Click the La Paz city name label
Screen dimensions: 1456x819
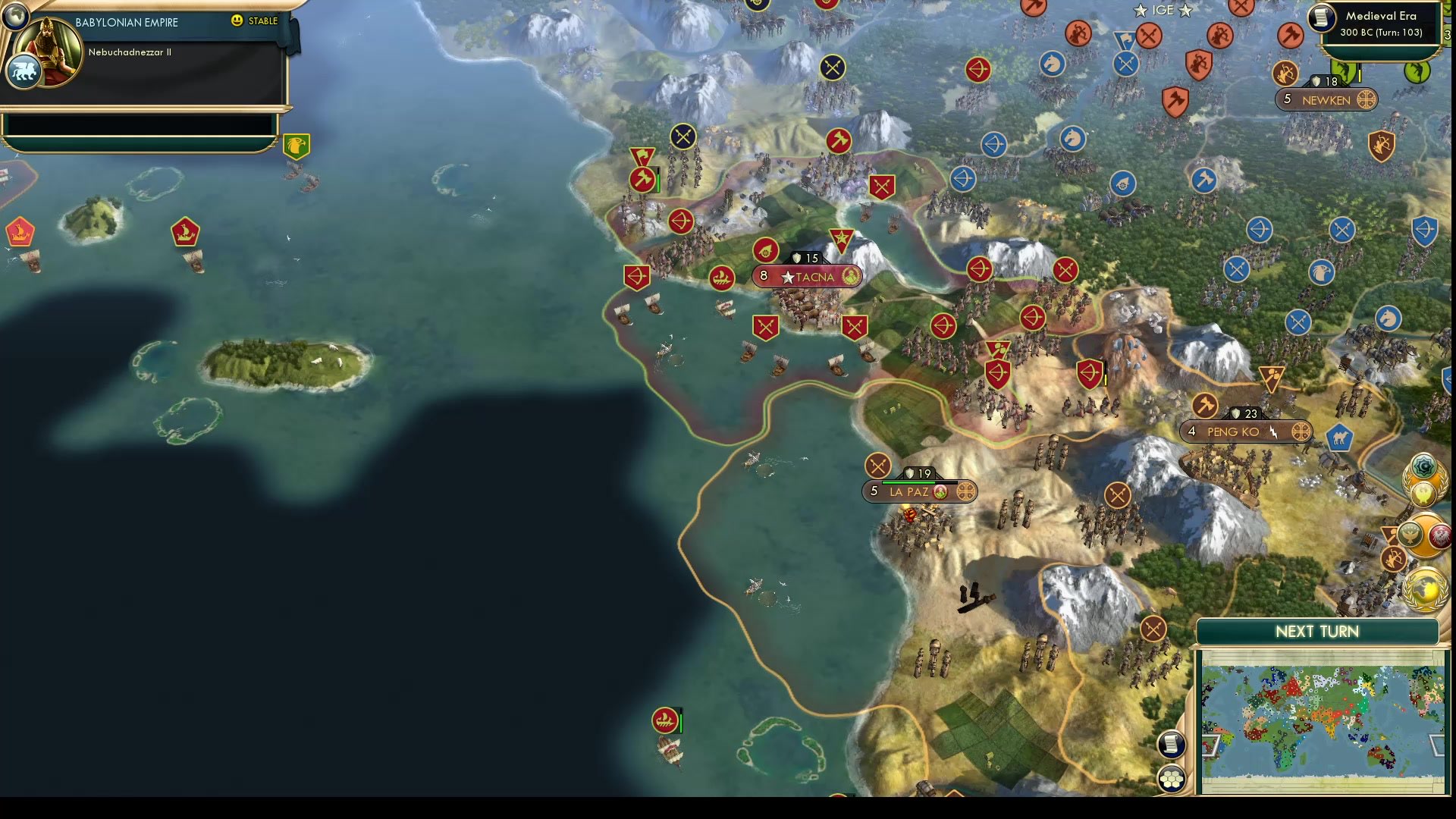910,491
